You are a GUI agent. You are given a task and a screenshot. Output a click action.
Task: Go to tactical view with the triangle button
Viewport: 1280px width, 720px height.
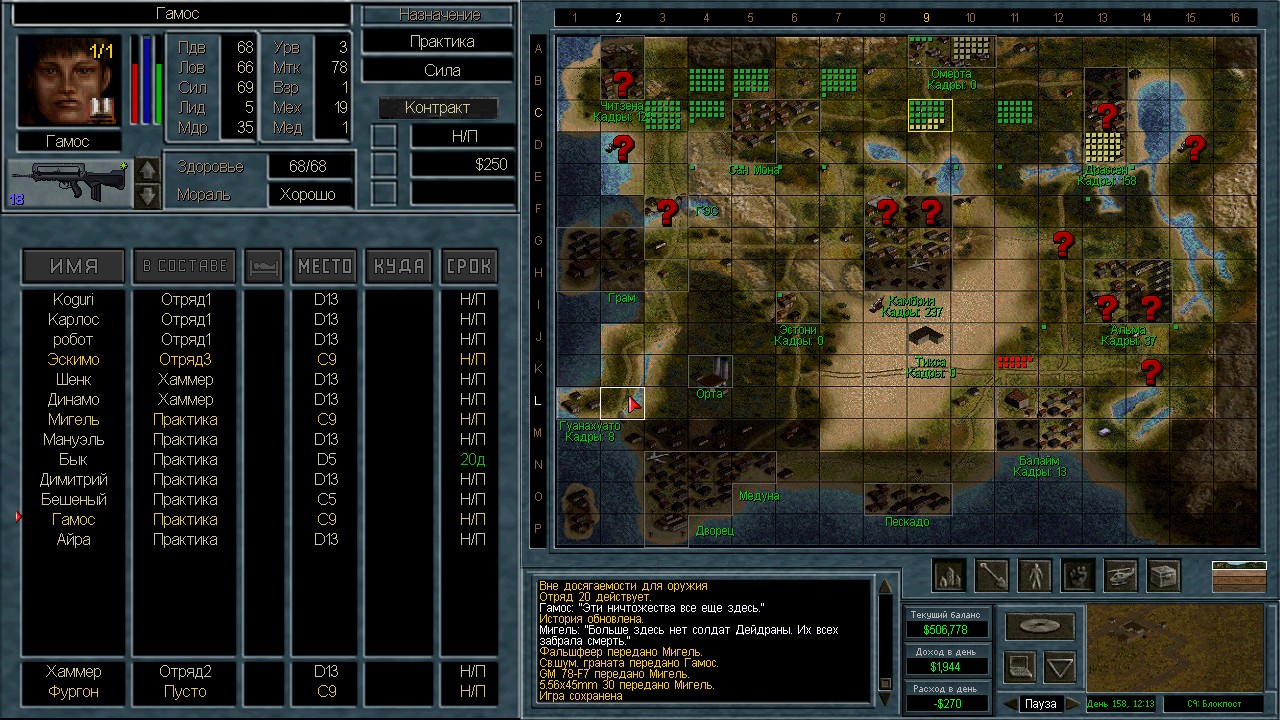1060,665
